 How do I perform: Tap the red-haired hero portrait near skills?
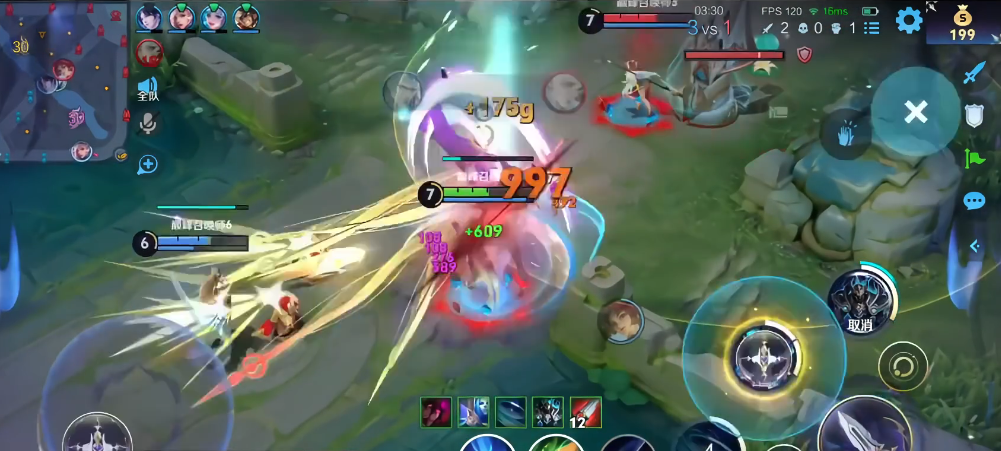pyautogui.click(x=619, y=321)
